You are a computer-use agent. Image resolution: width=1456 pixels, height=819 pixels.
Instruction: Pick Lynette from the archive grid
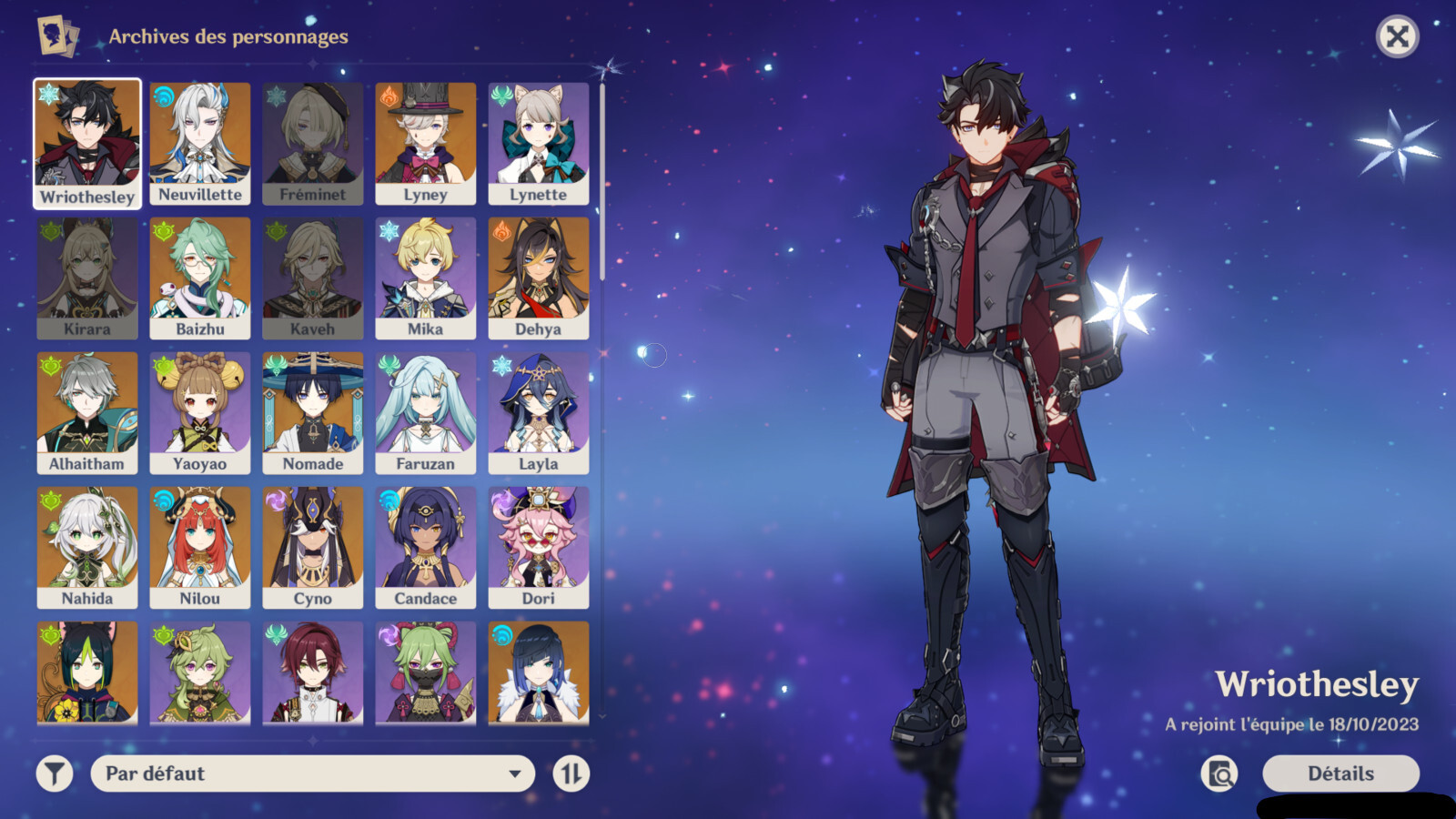(539, 143)
